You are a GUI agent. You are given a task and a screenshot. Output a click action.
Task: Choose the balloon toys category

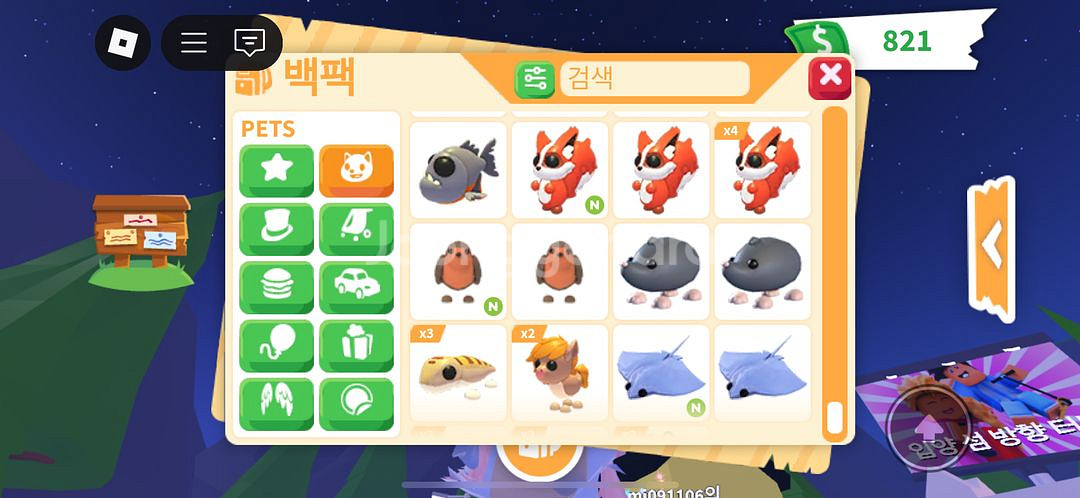[276, 346]
